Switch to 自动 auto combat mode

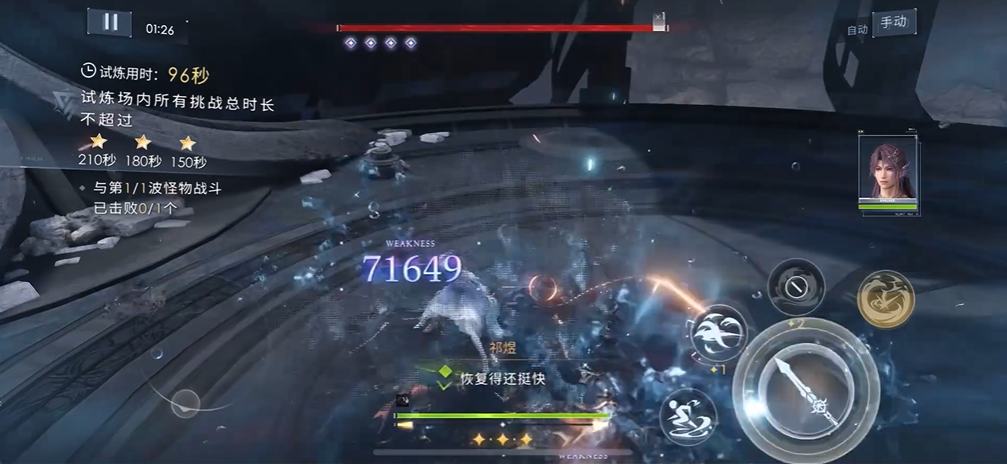coord(857,30)
